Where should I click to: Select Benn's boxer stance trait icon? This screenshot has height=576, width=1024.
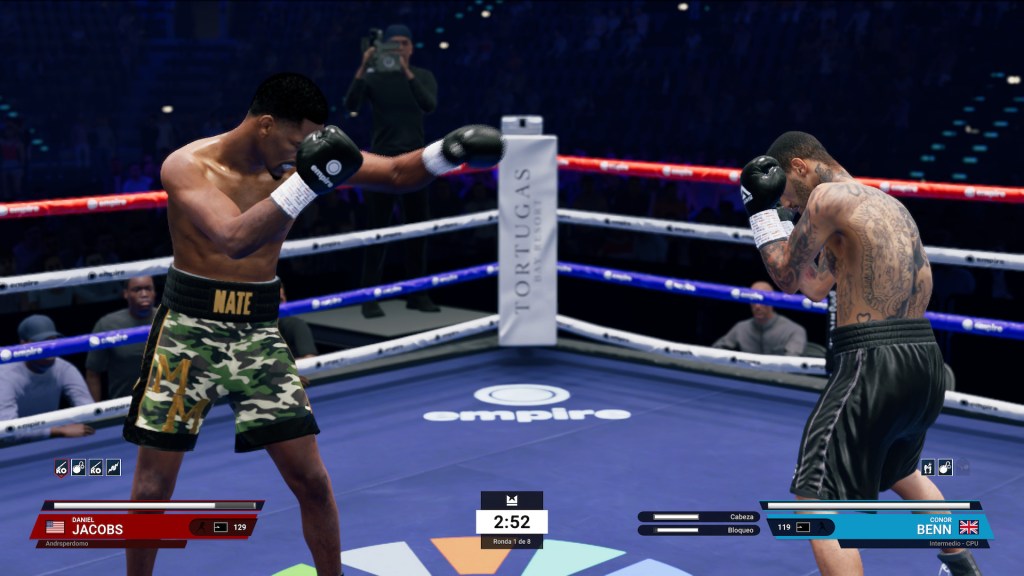click(x=928, y=467)
